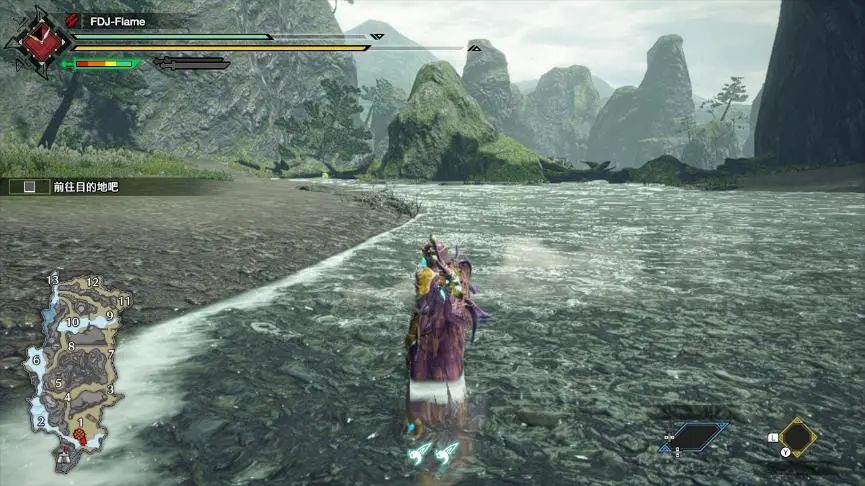Click the red player marker on minimap
Screen dimensions: 865x486
point(78,437)
